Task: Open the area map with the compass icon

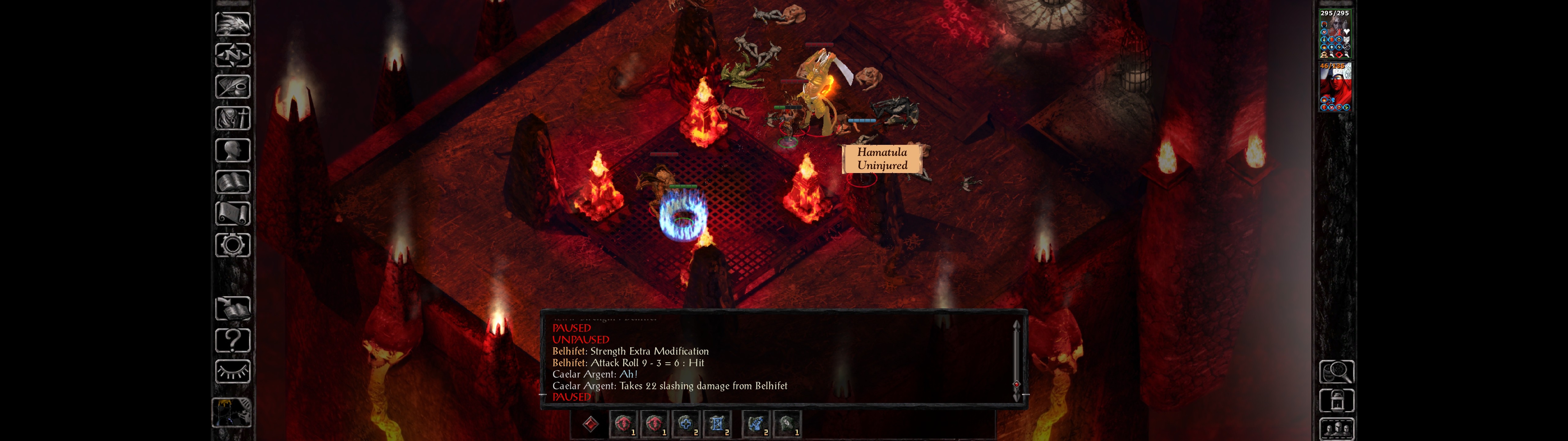Action: [232, 55]
